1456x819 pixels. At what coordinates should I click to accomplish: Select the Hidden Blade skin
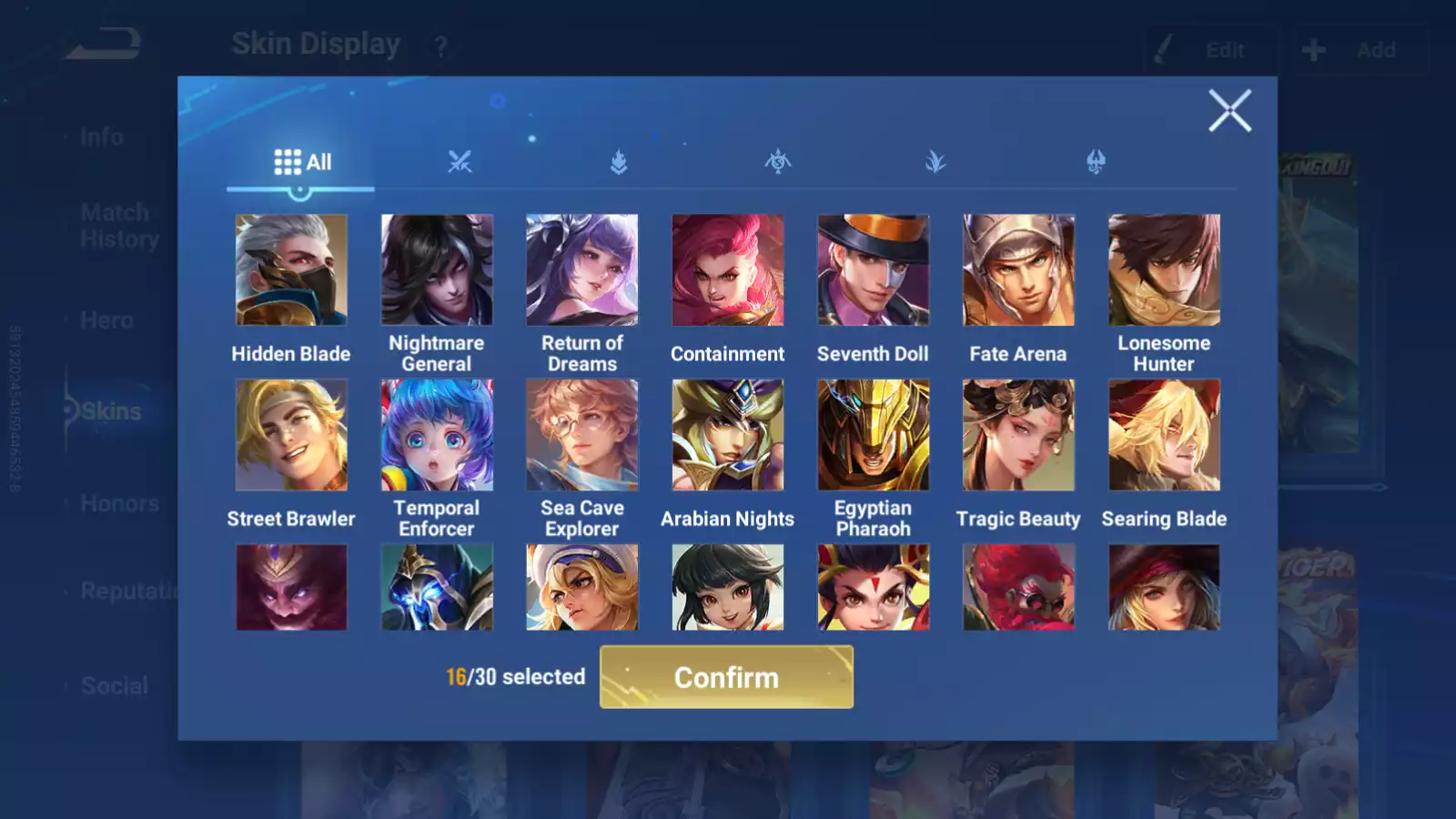[x=291, y=270]
